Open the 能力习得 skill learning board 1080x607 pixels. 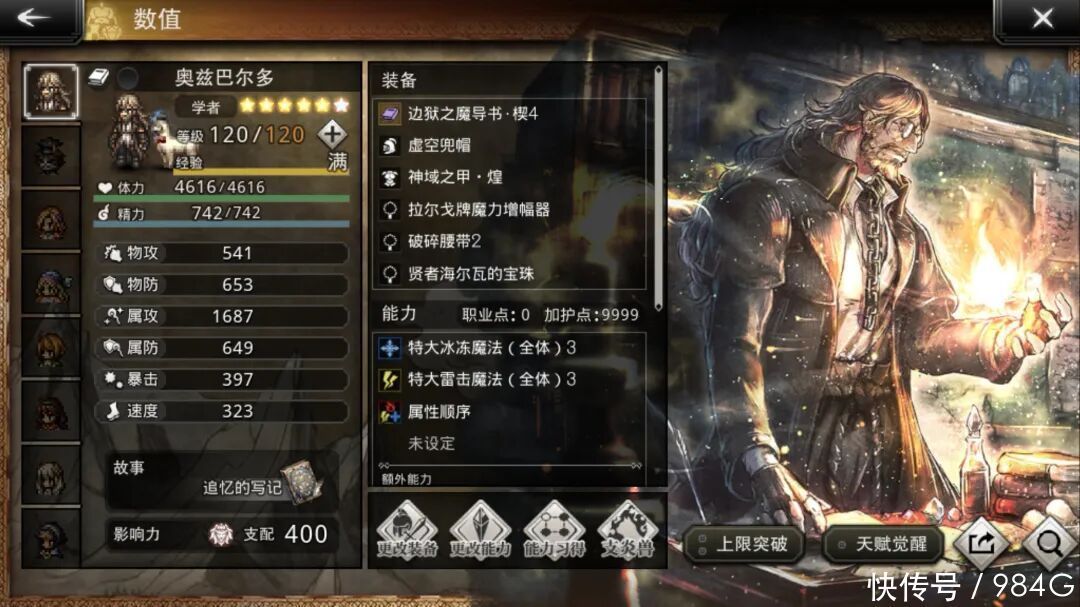(554, 530)
